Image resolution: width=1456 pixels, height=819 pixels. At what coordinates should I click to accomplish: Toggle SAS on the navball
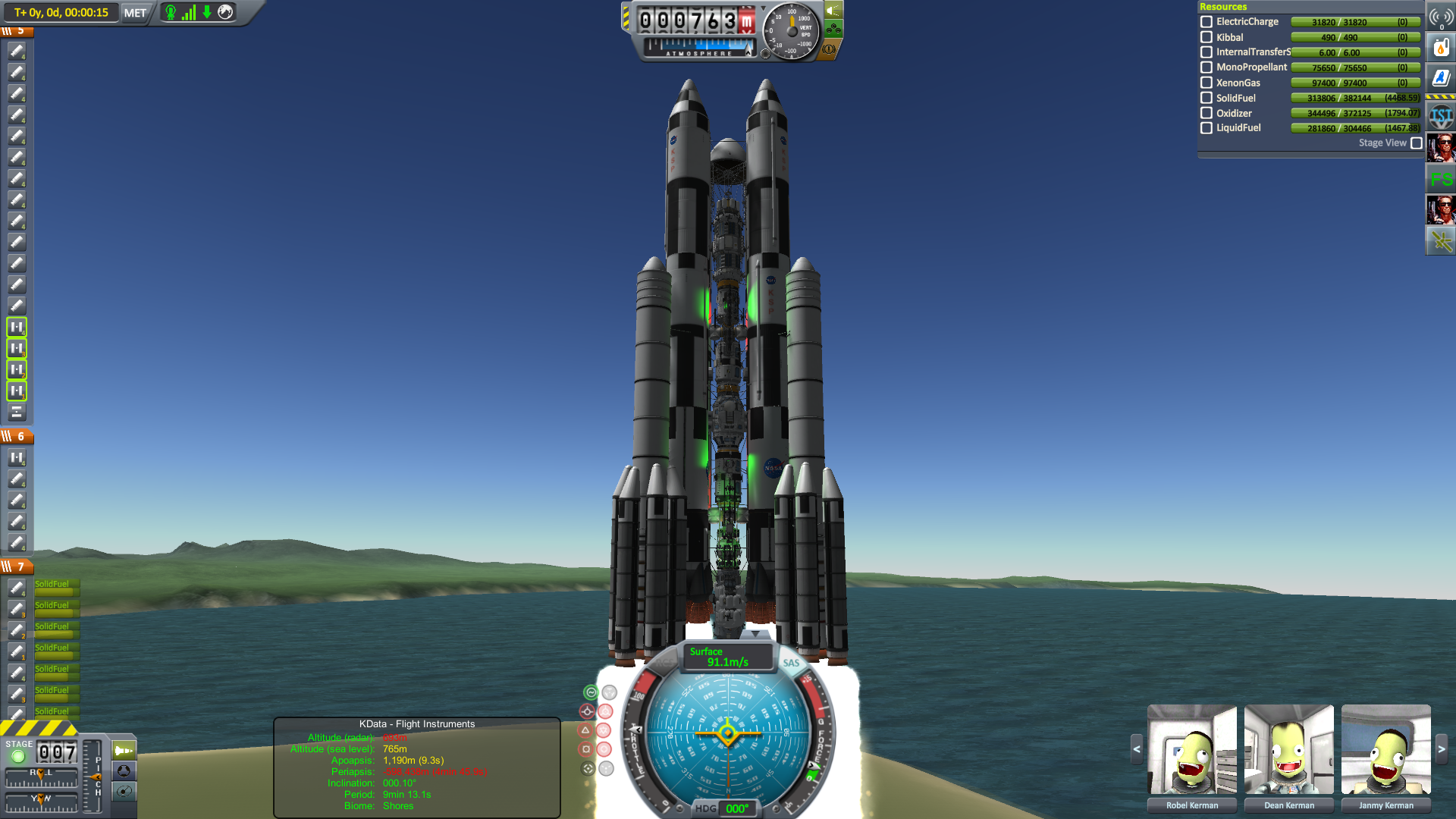[791, 663]
